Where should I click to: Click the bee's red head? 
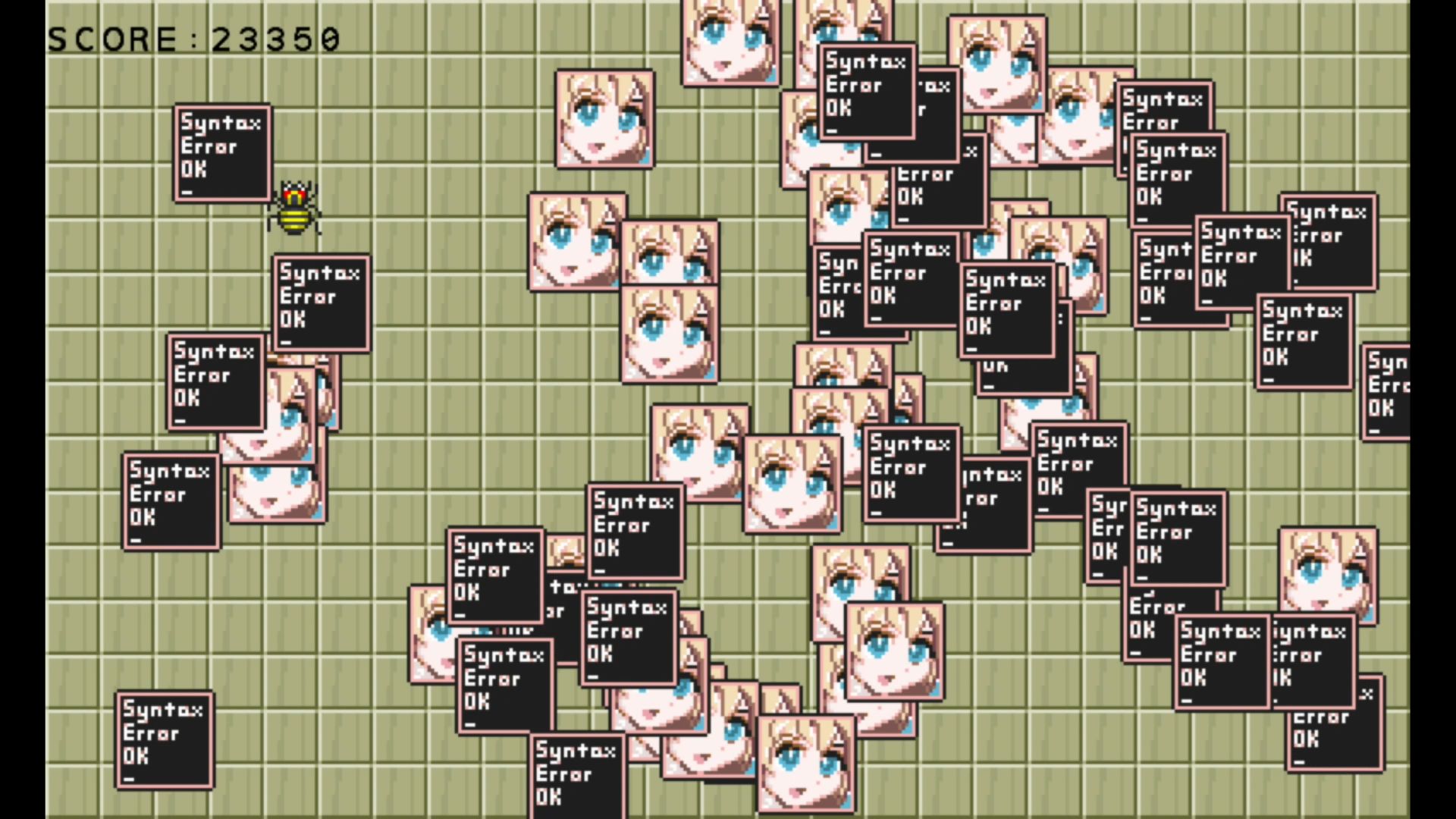coord(296,195)
